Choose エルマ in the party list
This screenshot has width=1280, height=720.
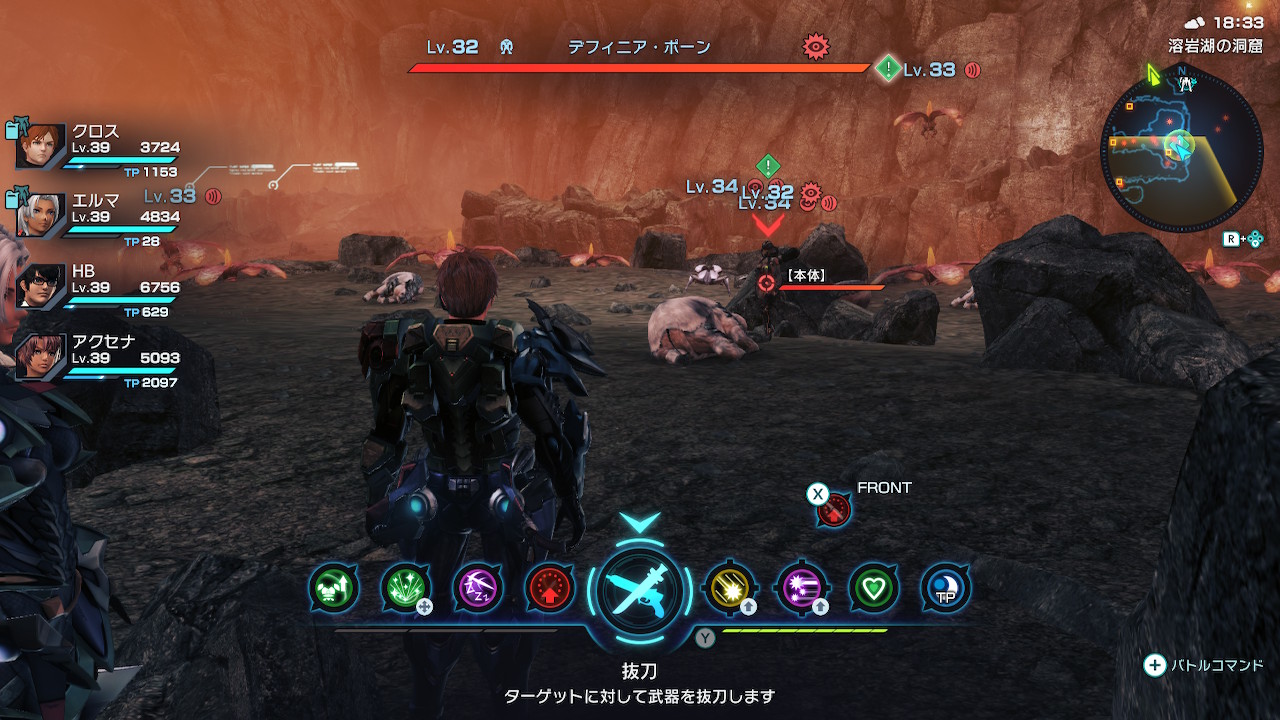tap(42, 215)
